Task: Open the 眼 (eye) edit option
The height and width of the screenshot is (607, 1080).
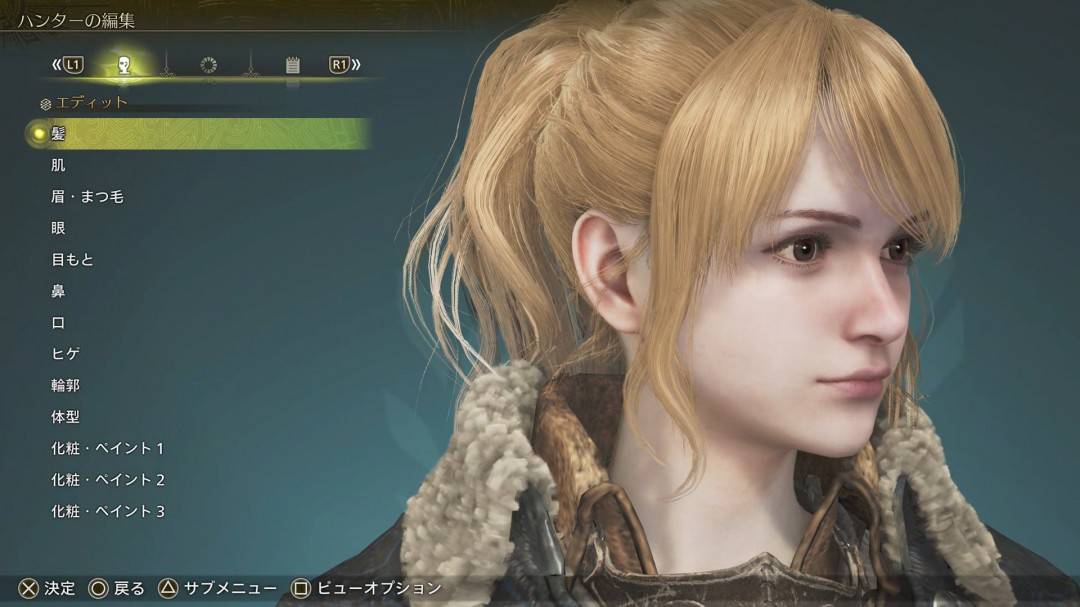Action: (58, 228)
